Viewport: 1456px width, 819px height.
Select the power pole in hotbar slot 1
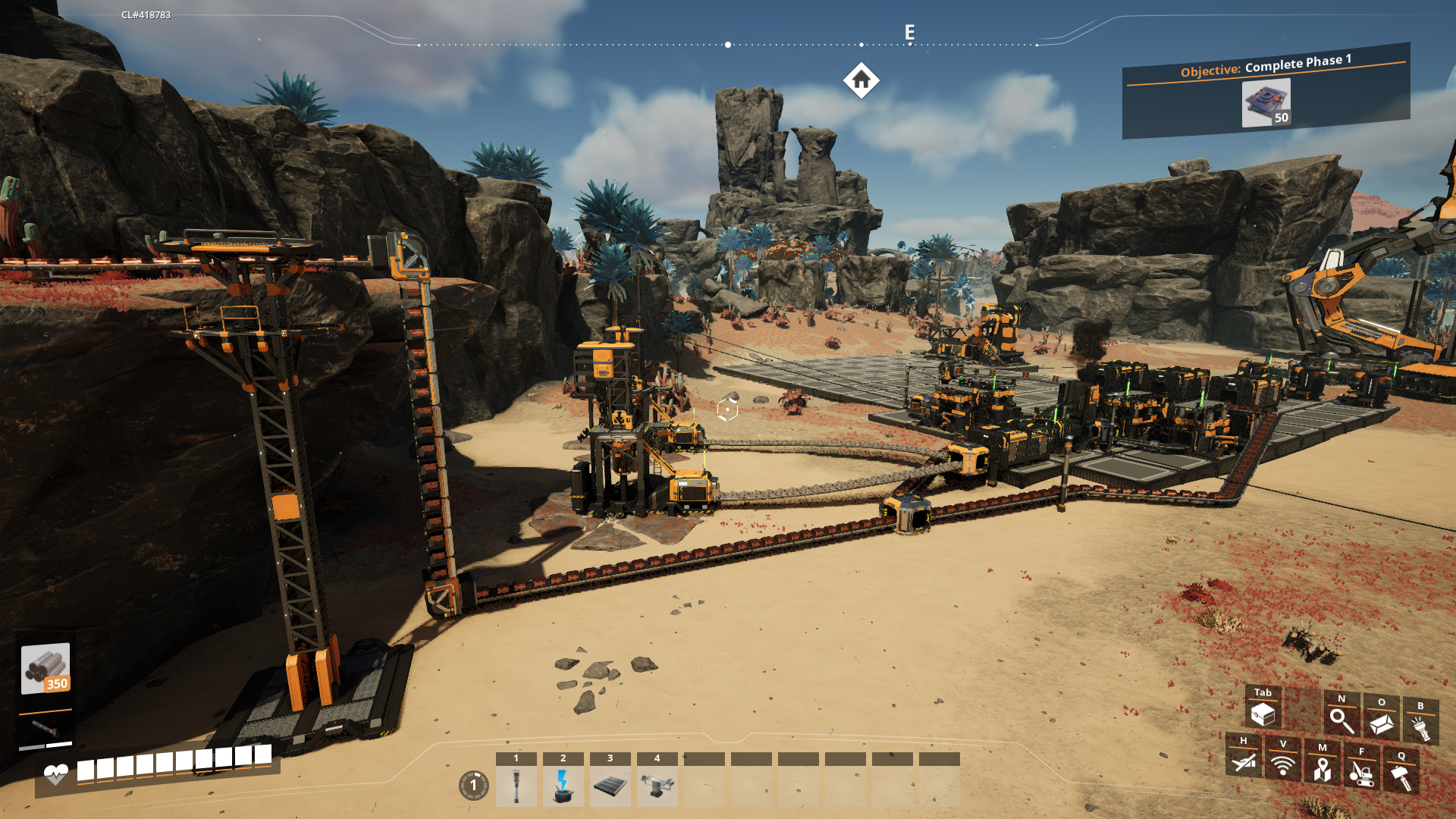click(x=516, y=786)
